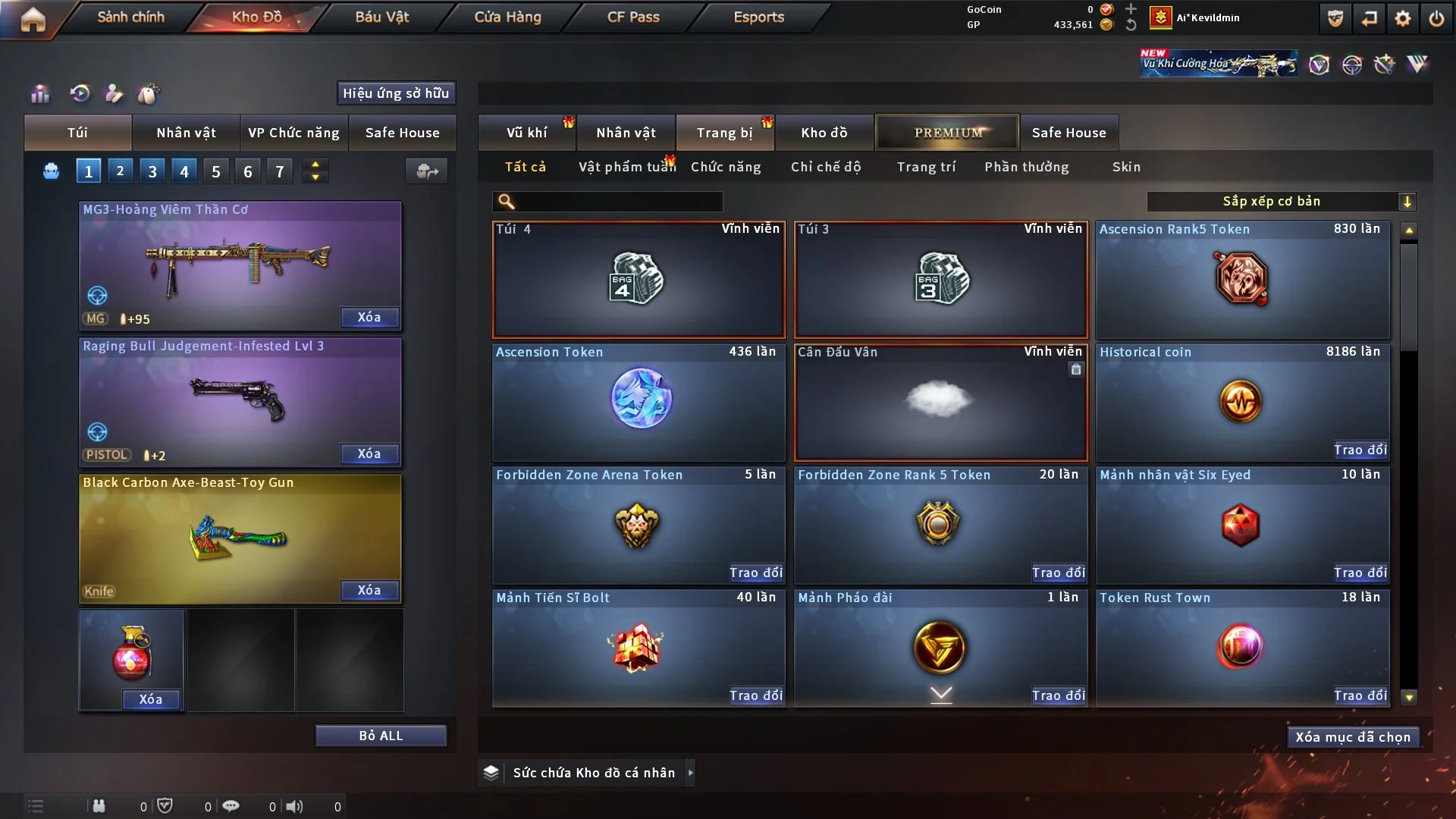The height and width of the screenshot is (819, 1456).
Task: Select the Ascension Token item
Action: coord(639,402)
